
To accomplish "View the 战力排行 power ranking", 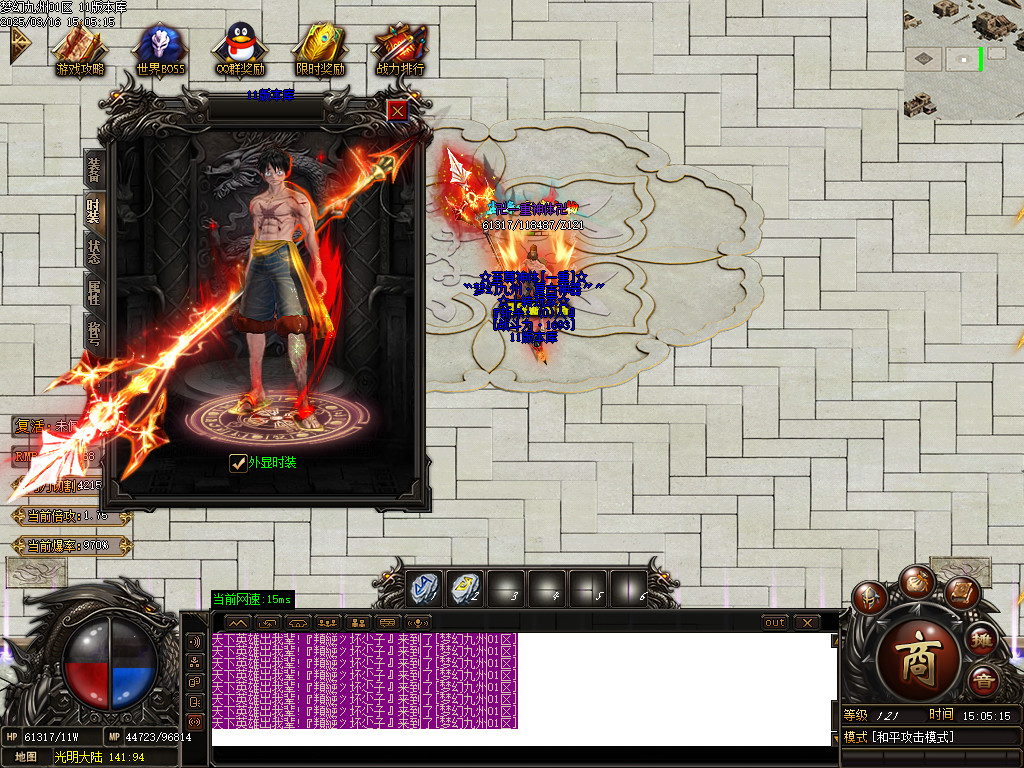I will [x=400, y=50].
